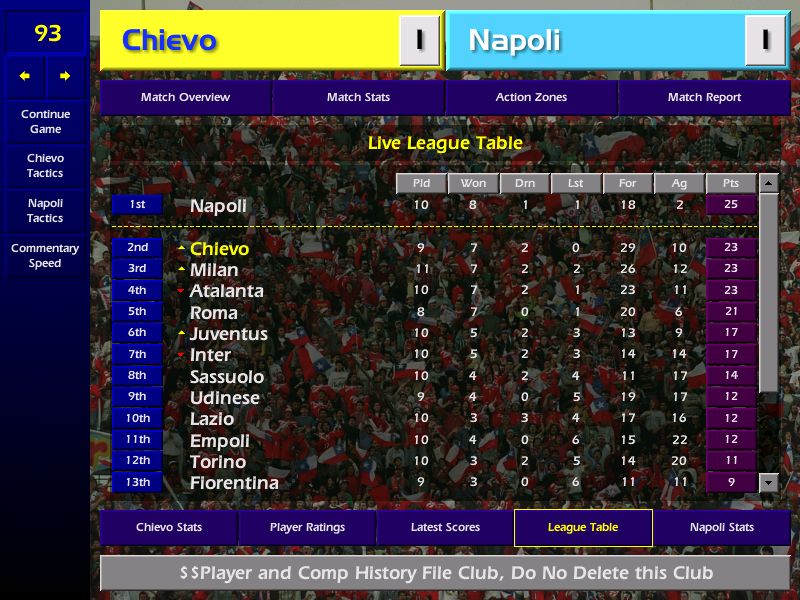Open Napoli Tactics

[45, 210]
